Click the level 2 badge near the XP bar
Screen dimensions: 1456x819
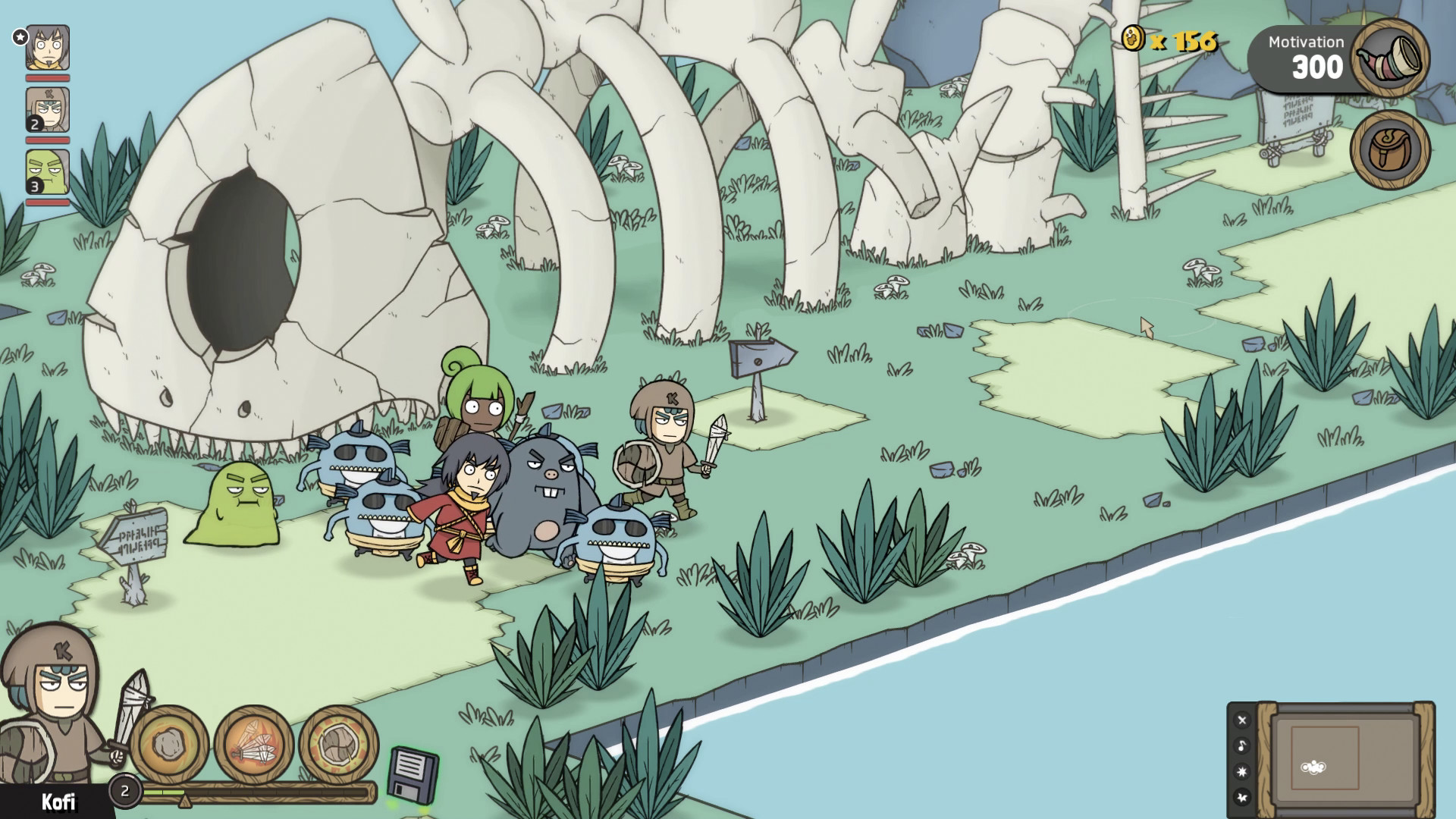click(x=125, y=790)
